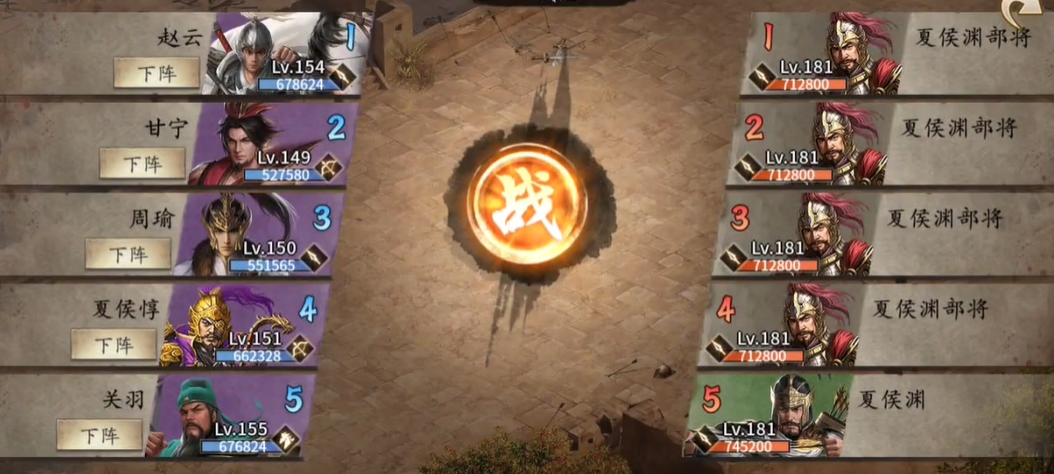The width and height of the screenshot is (1054, 474).
Task: Take 关羽 off the lineup via 下阵
Action: click(99, 434)
